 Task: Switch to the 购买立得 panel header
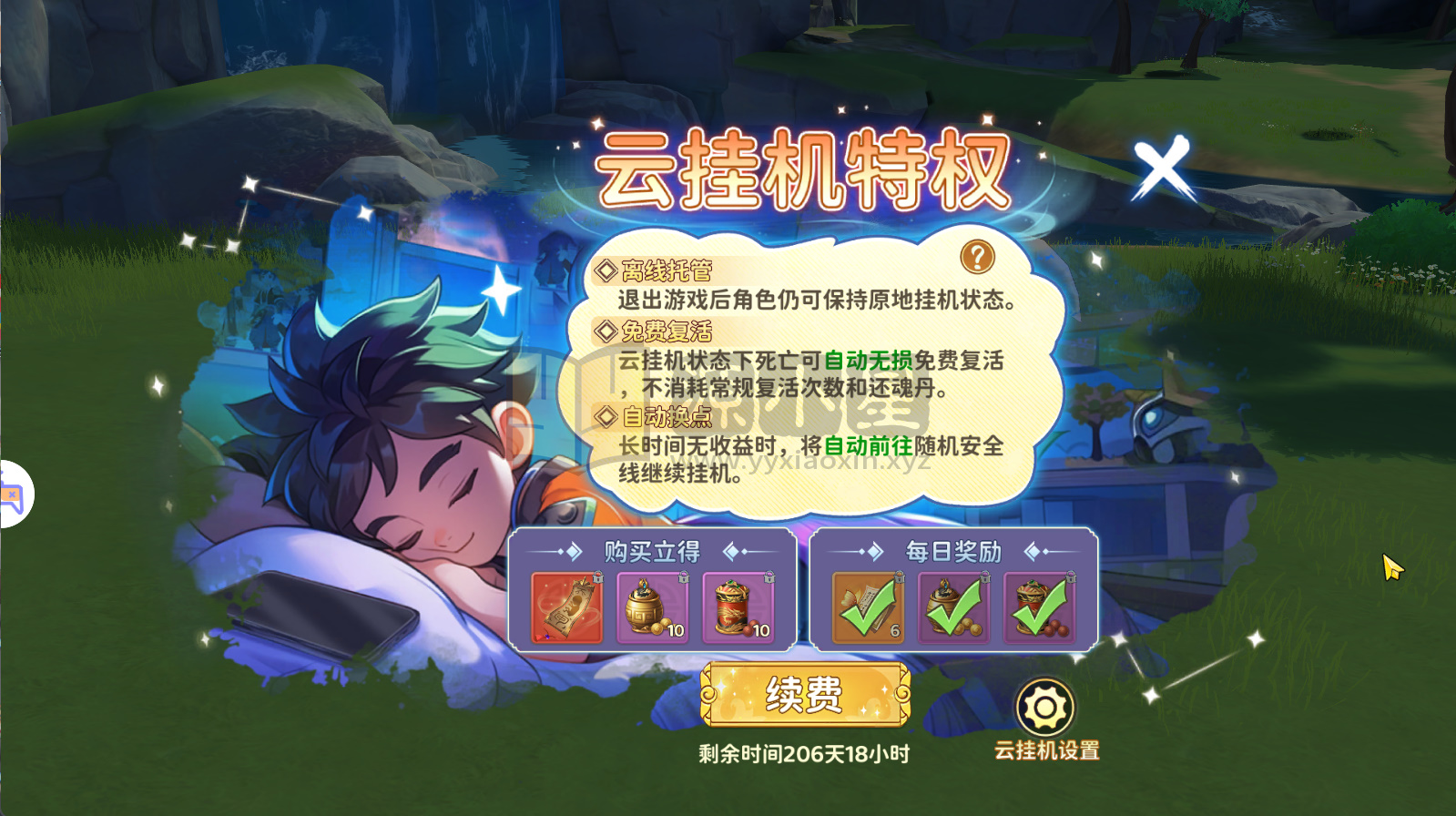tap(652, 551)
